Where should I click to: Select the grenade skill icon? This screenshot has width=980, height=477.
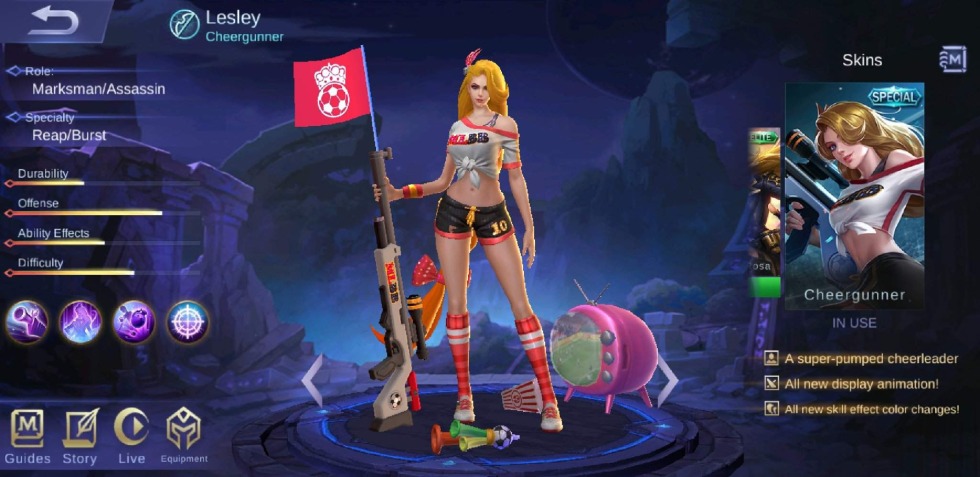tap(134, 322)
